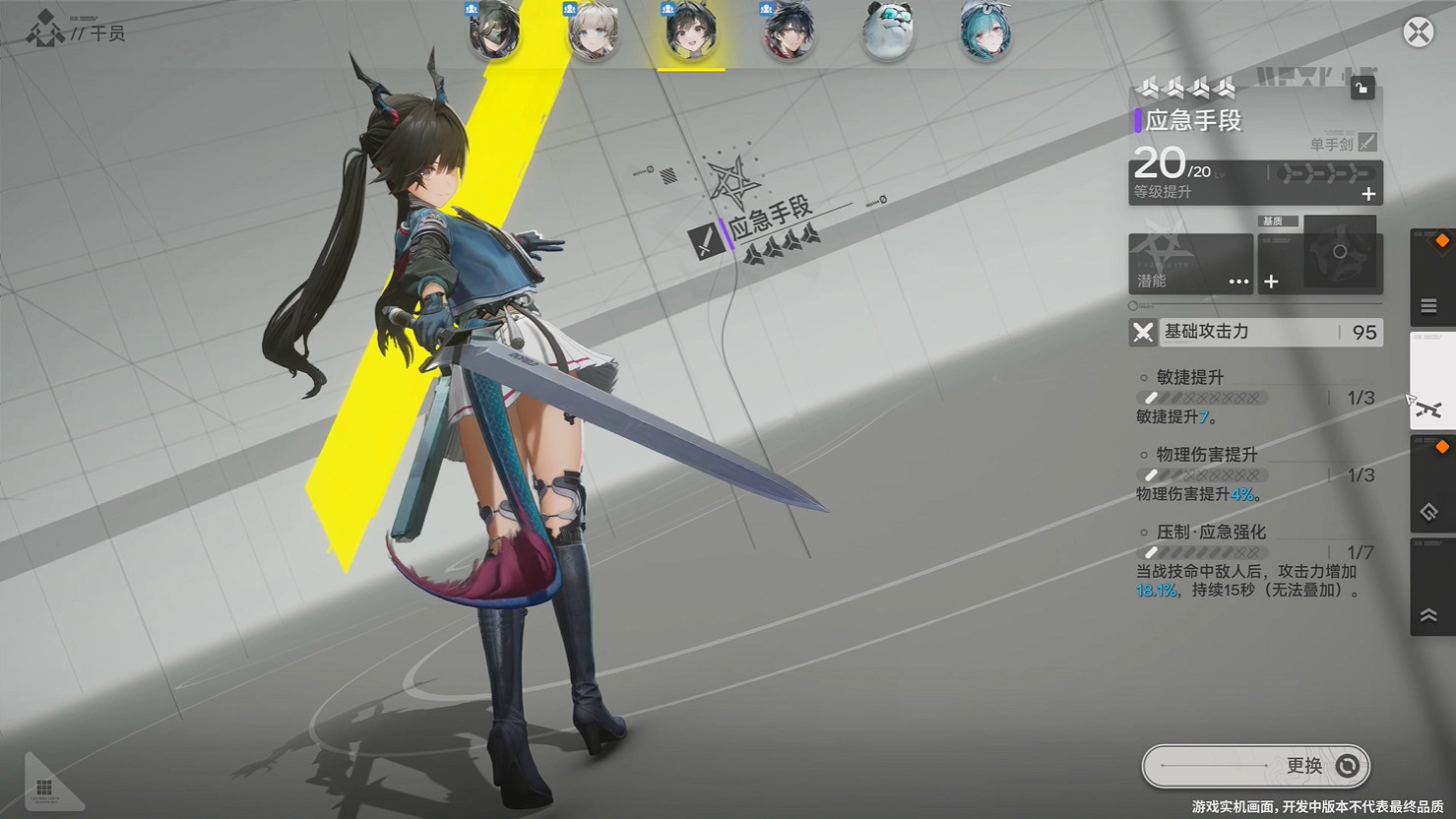Switch to the panda character portrait tab
This screenshot has height=819, width=1456.
pos(887,32)
